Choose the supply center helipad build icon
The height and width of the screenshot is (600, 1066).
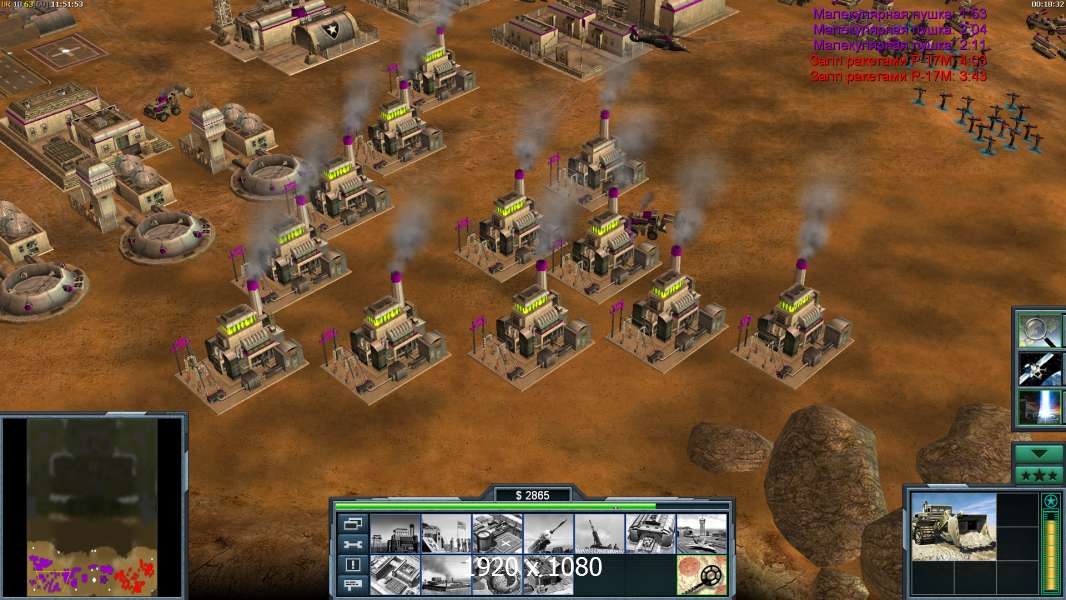496,534
